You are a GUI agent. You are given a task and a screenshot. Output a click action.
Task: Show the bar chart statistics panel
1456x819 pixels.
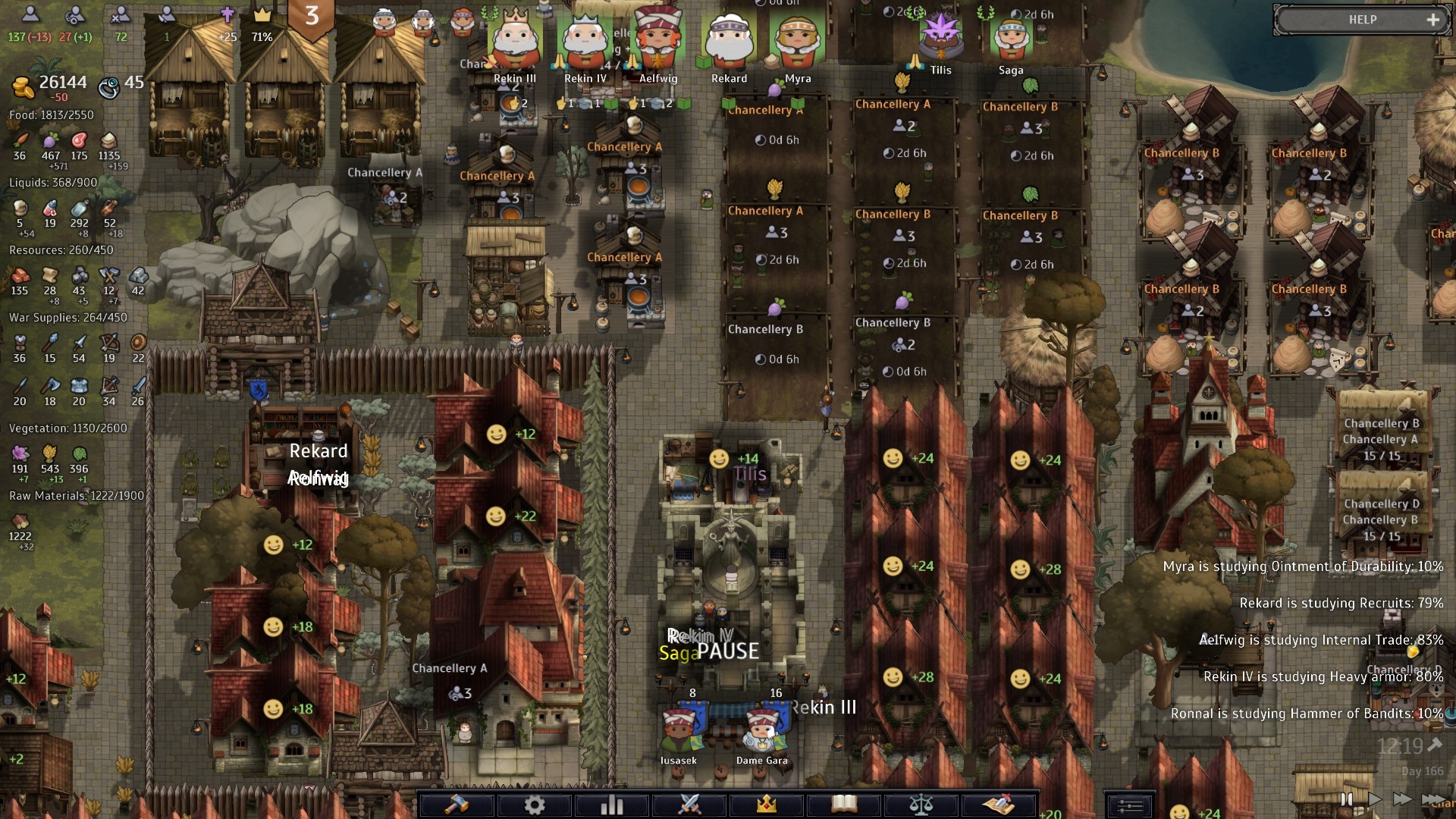click(612, 804)
